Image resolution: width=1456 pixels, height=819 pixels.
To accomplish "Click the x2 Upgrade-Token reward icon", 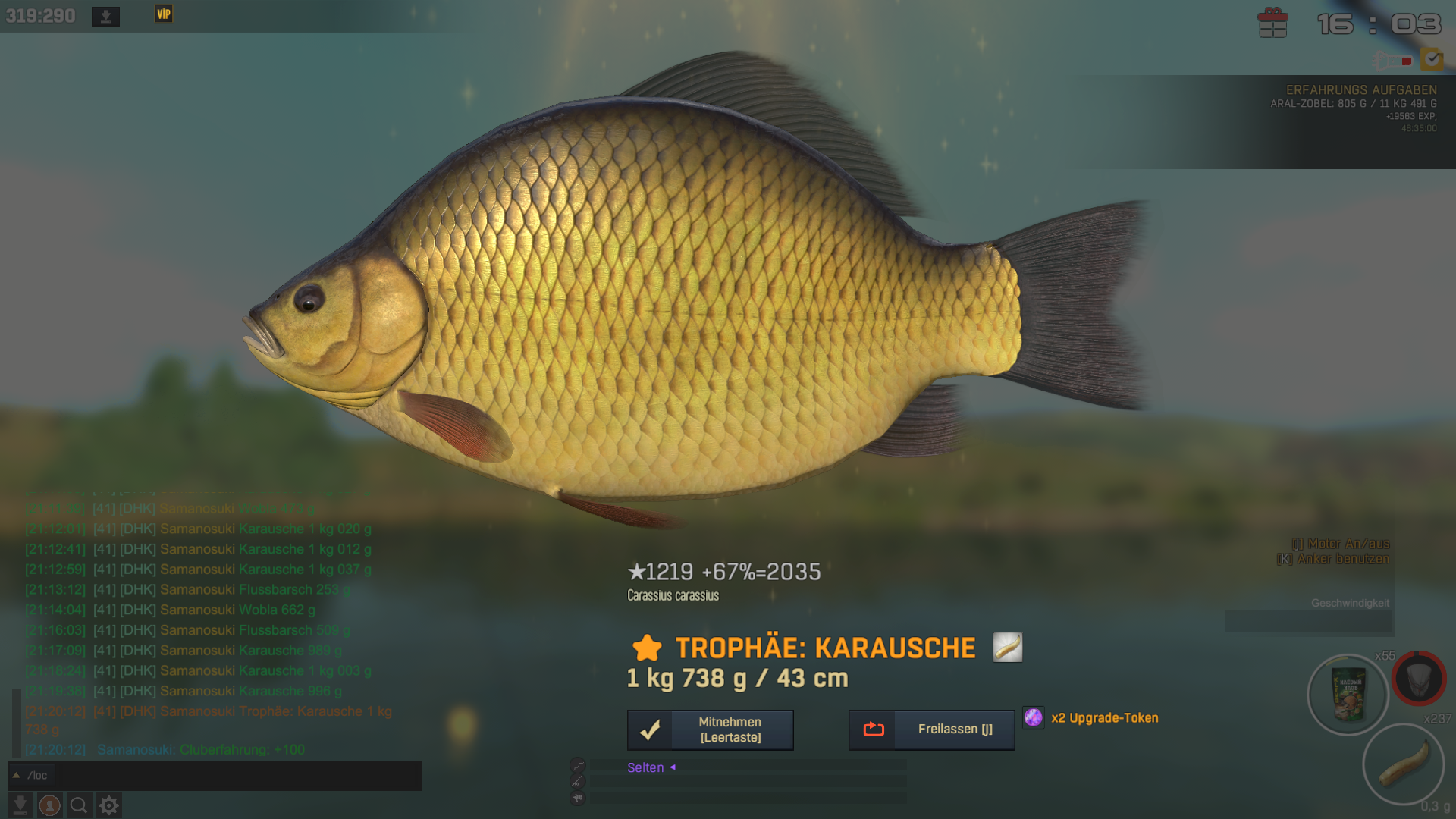I will [1033, 717].
